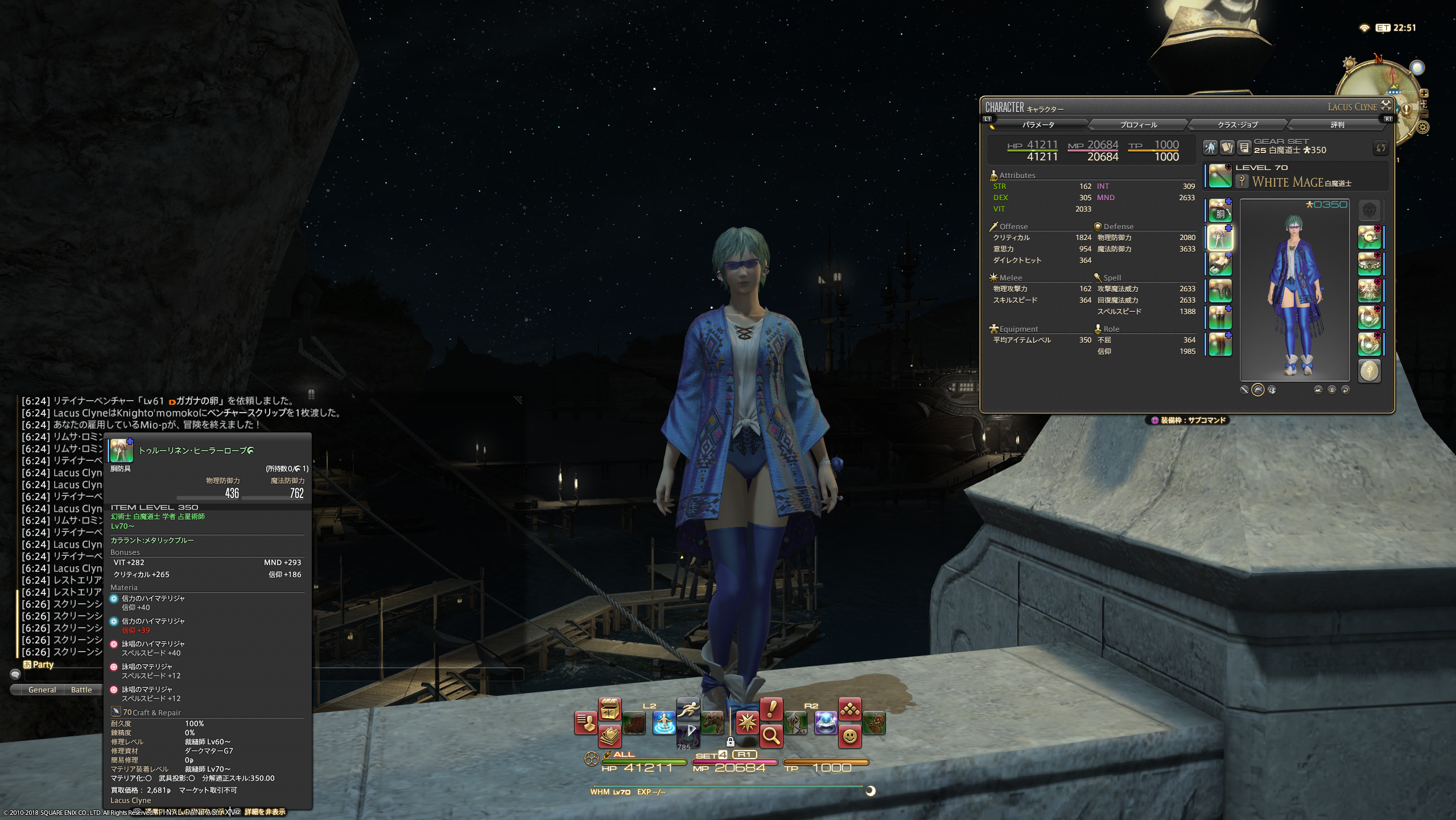Open the クラス・ジョブ tab
The width and height of the screenshot is (1456, 820).
point(1237,125)
